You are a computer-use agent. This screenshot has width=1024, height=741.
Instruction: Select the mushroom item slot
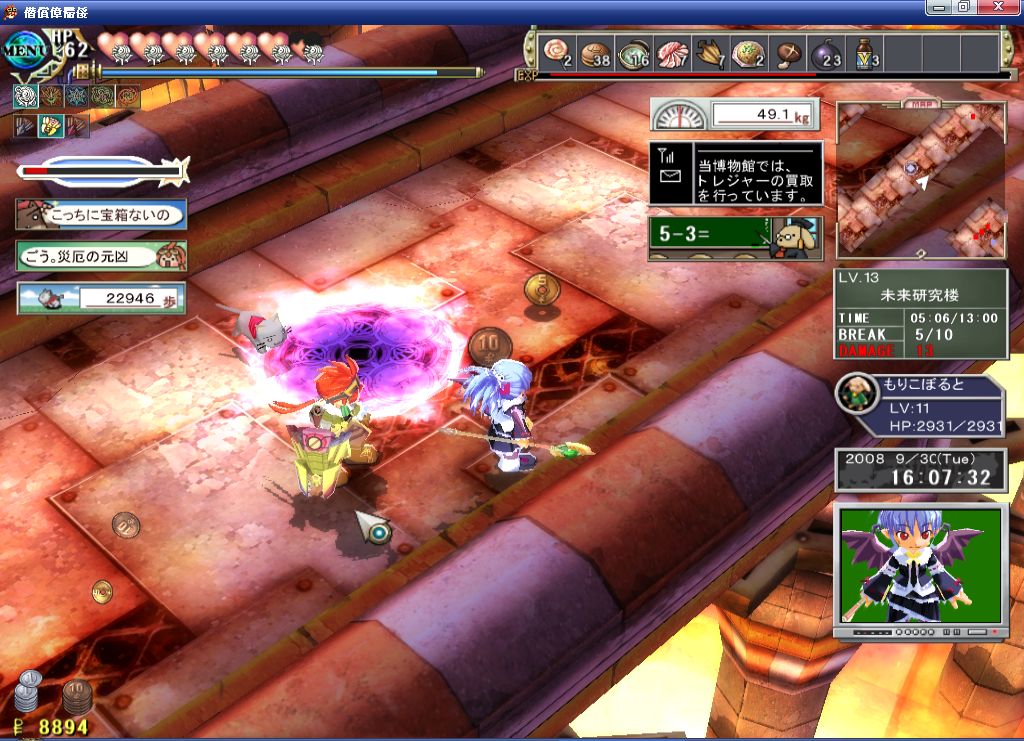(x=789, y=51)
